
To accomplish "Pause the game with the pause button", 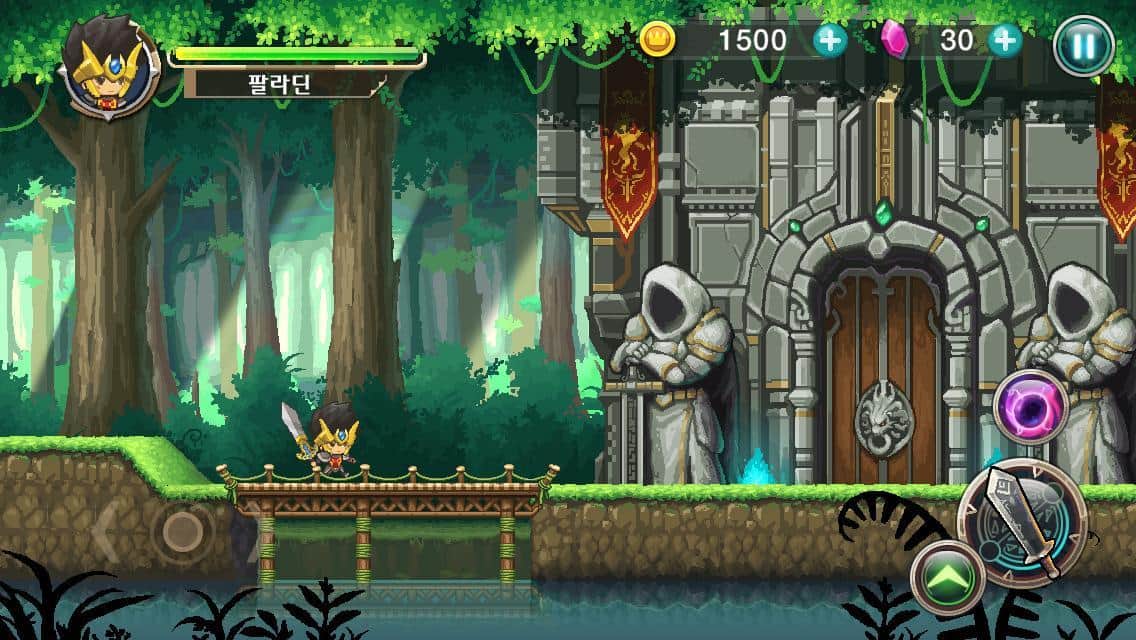I will point(1084,45).
